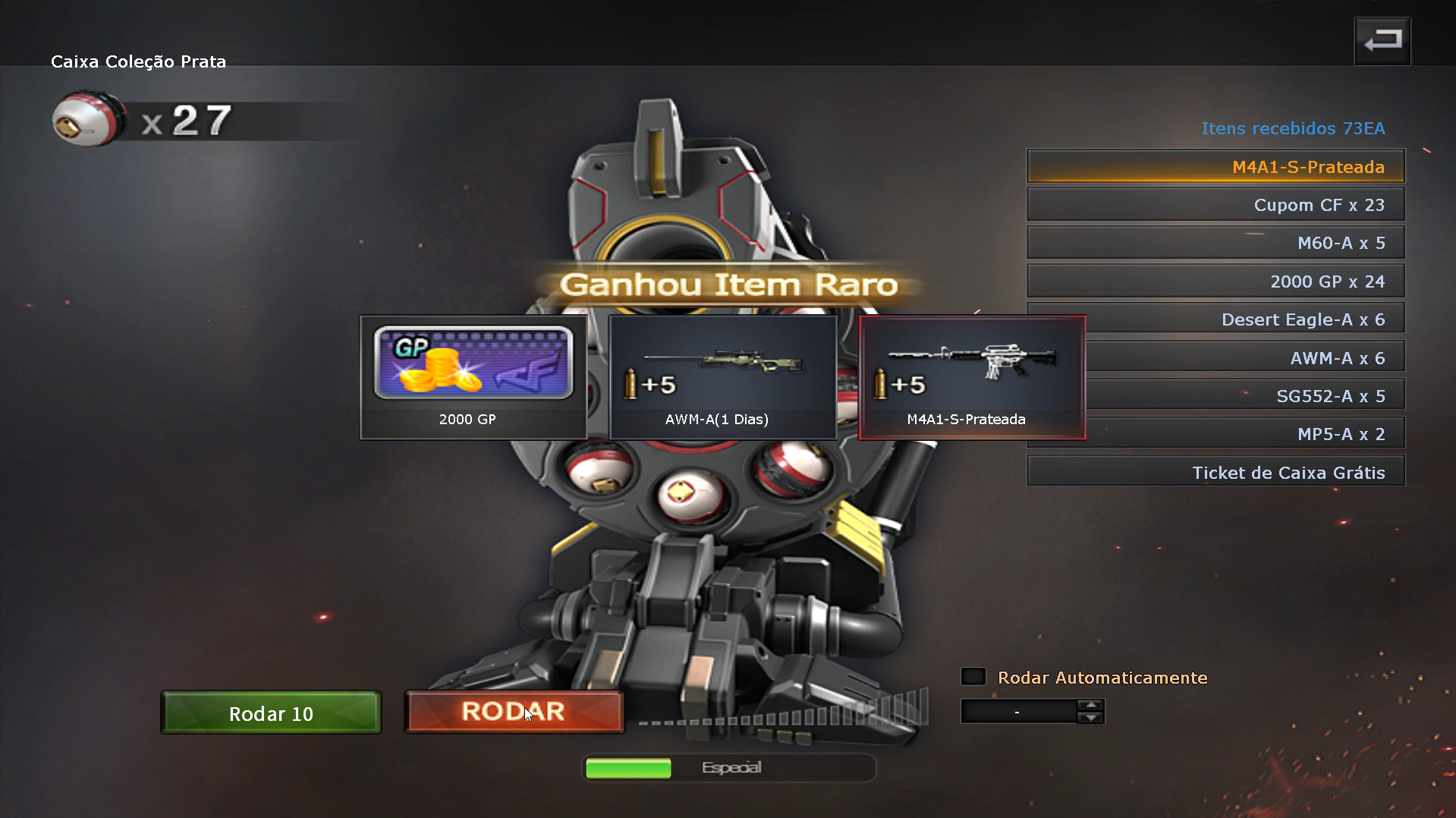Click the Itens recebidos 73EA link
The height and width of the screenshot is (818, 1456).
(1293, 128)
